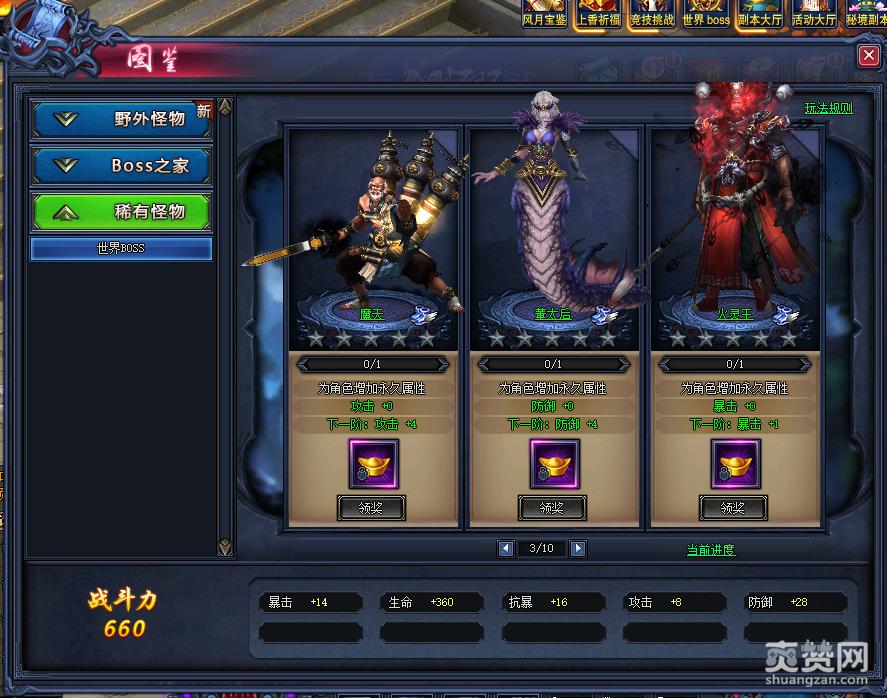Claim reward under 火灵王 card
This screenshot has width=887, height=698.
(x=733, y=508)
